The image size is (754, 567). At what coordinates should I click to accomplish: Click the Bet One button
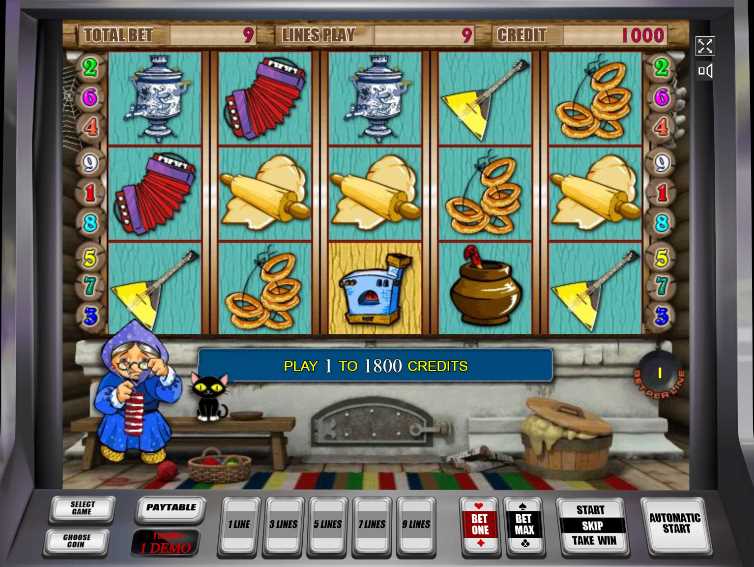click(479, 524)
